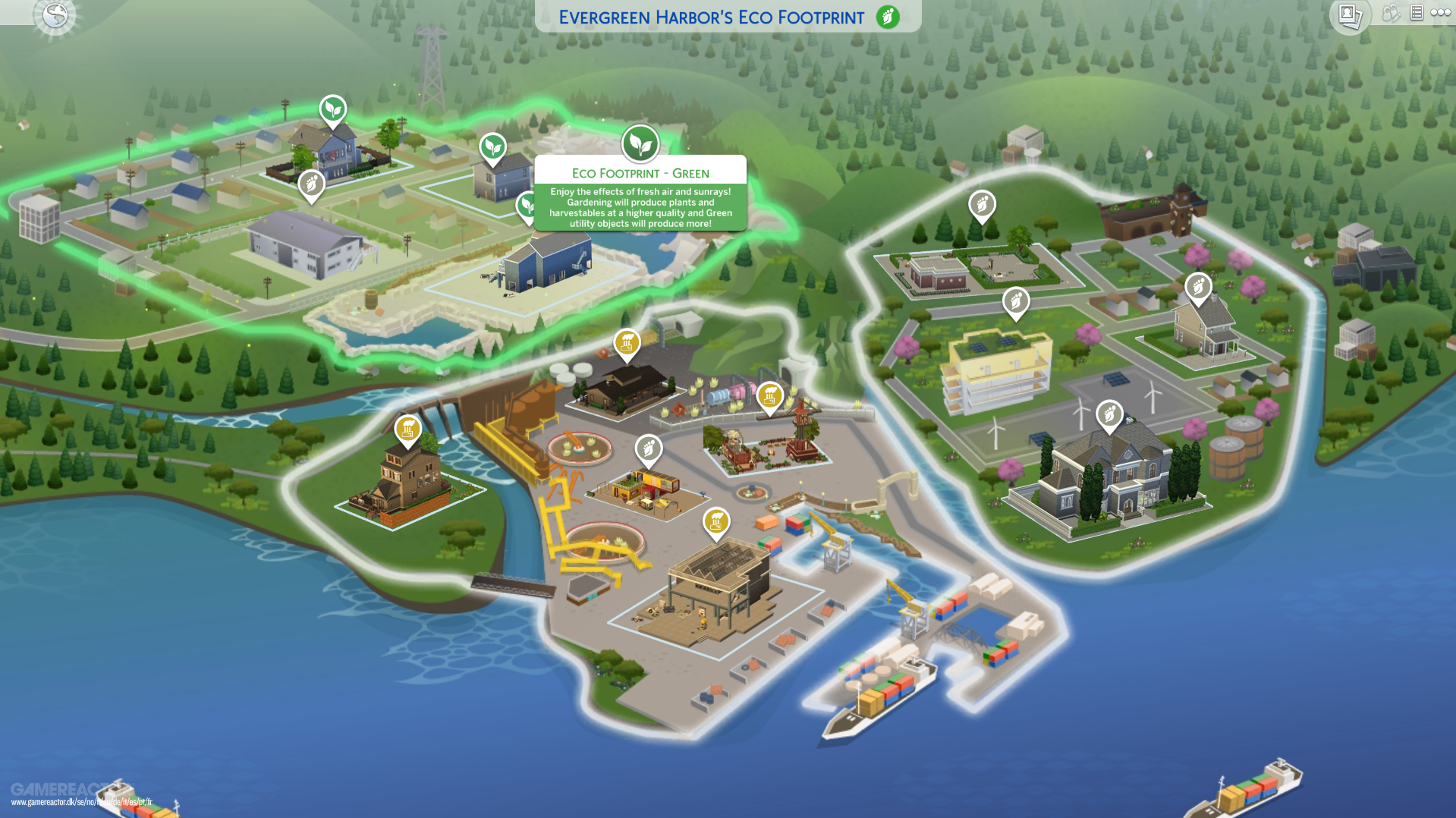1456x818 pixels.
Task: Open the lot info list icon
Action: point(1416,13)
